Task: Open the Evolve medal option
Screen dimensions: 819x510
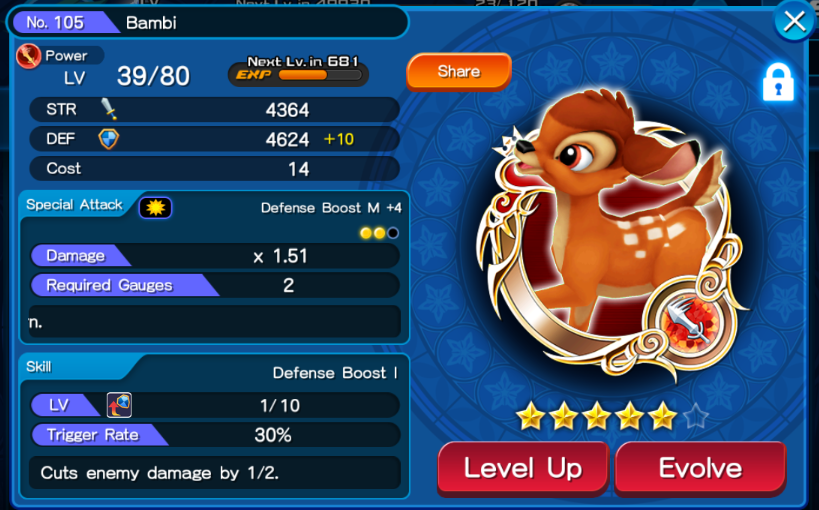Action: (700, 468)
